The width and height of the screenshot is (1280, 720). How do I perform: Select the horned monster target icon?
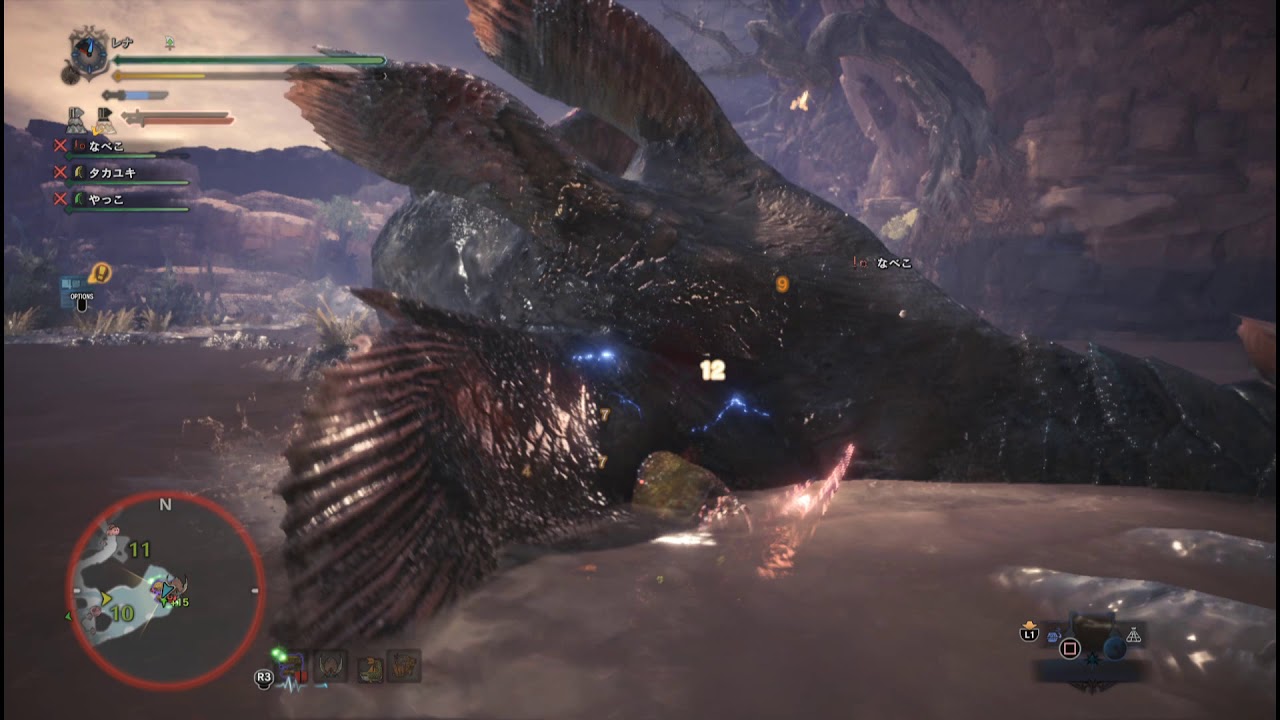[x=331, y=666]
